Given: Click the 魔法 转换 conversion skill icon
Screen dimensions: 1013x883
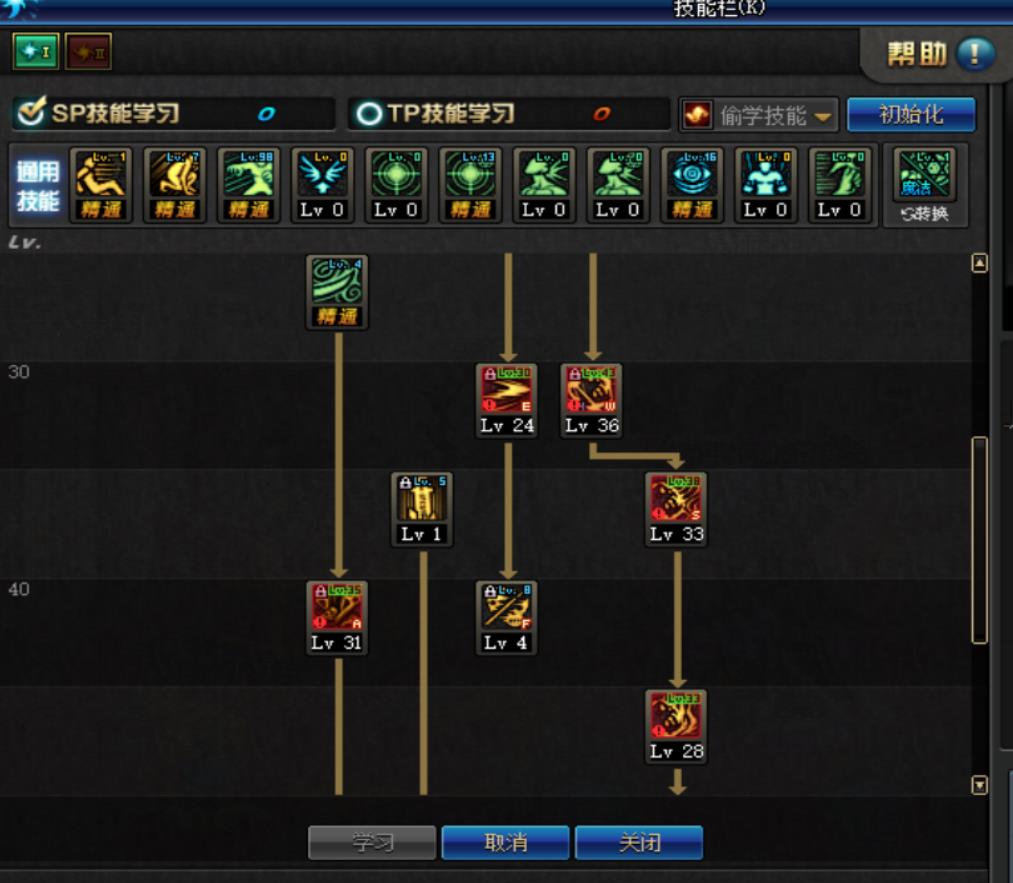Looking at the screenshot, I should pyautogui.click(x=925, y=176).
